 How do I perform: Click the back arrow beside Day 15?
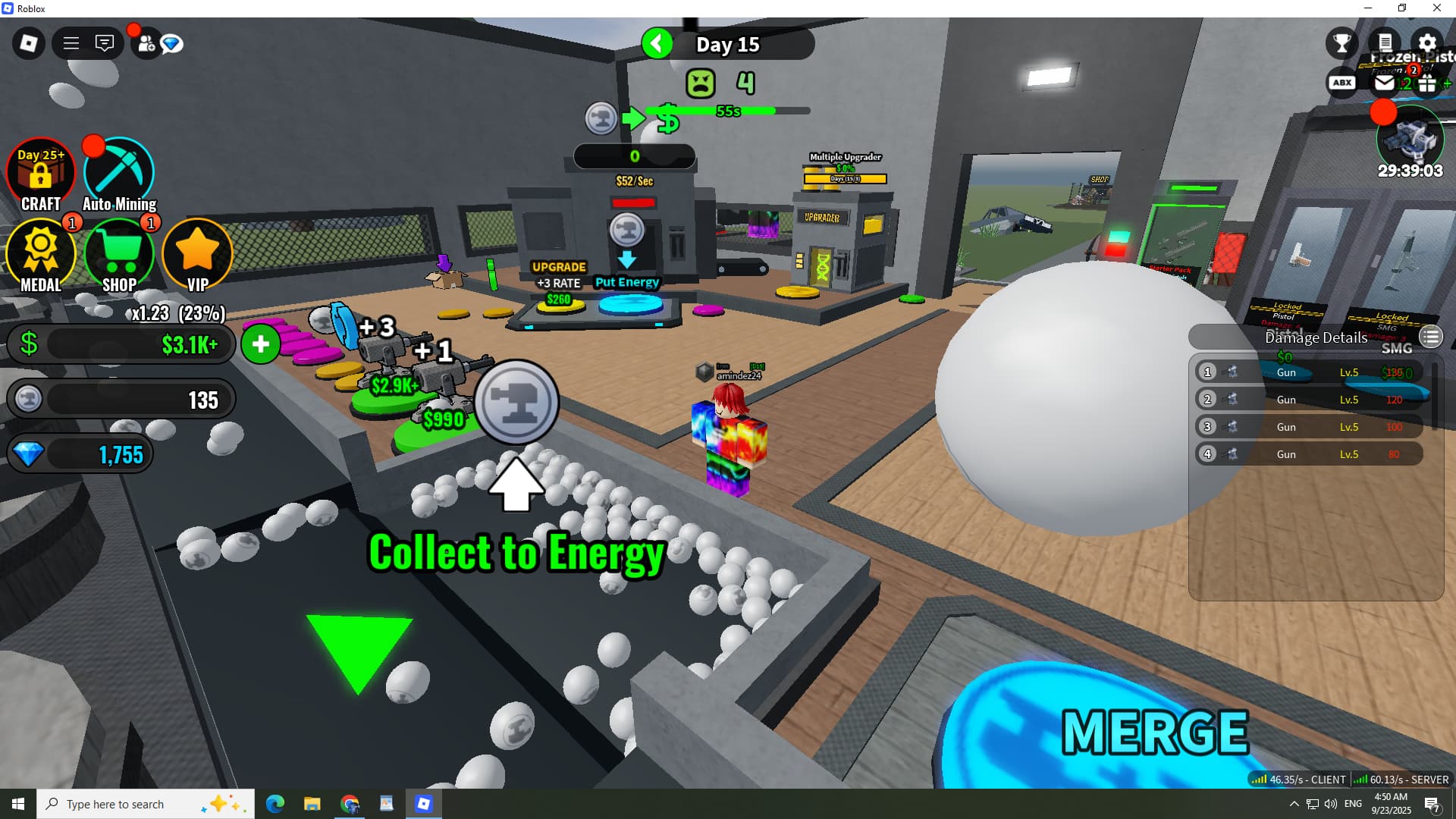click(657, 43)
